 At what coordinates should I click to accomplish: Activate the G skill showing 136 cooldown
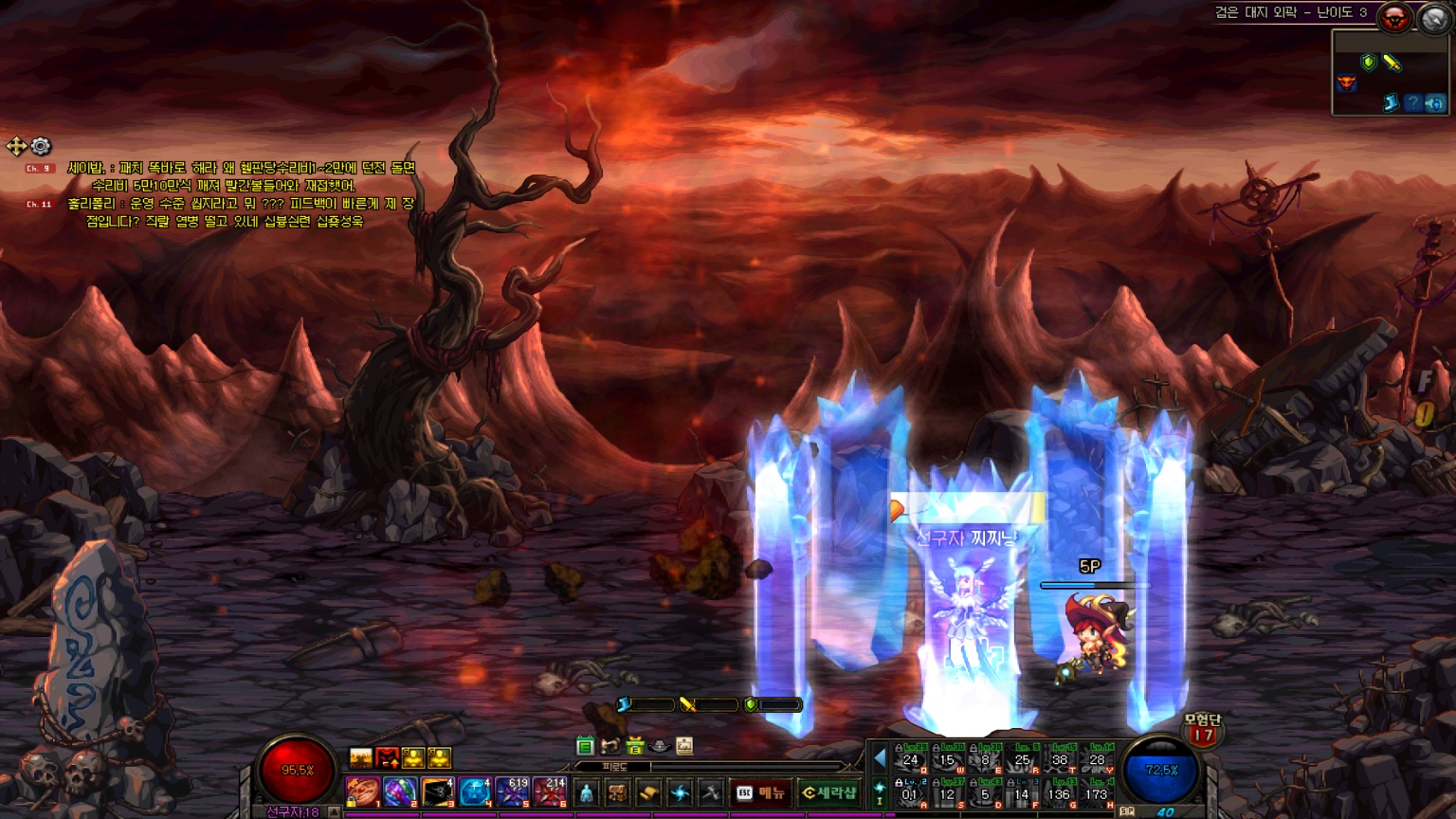pos(1059,794)
